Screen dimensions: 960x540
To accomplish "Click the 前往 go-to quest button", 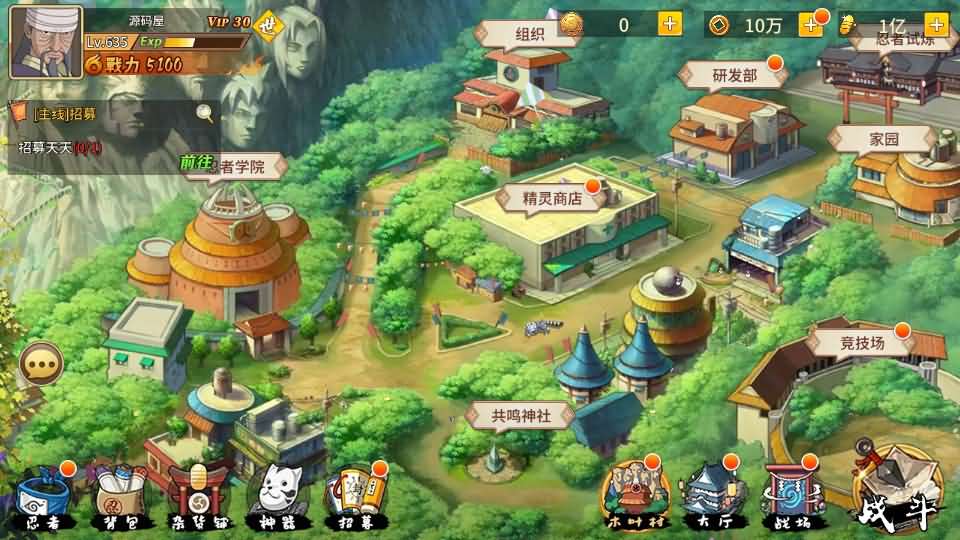I will (197, 162).
